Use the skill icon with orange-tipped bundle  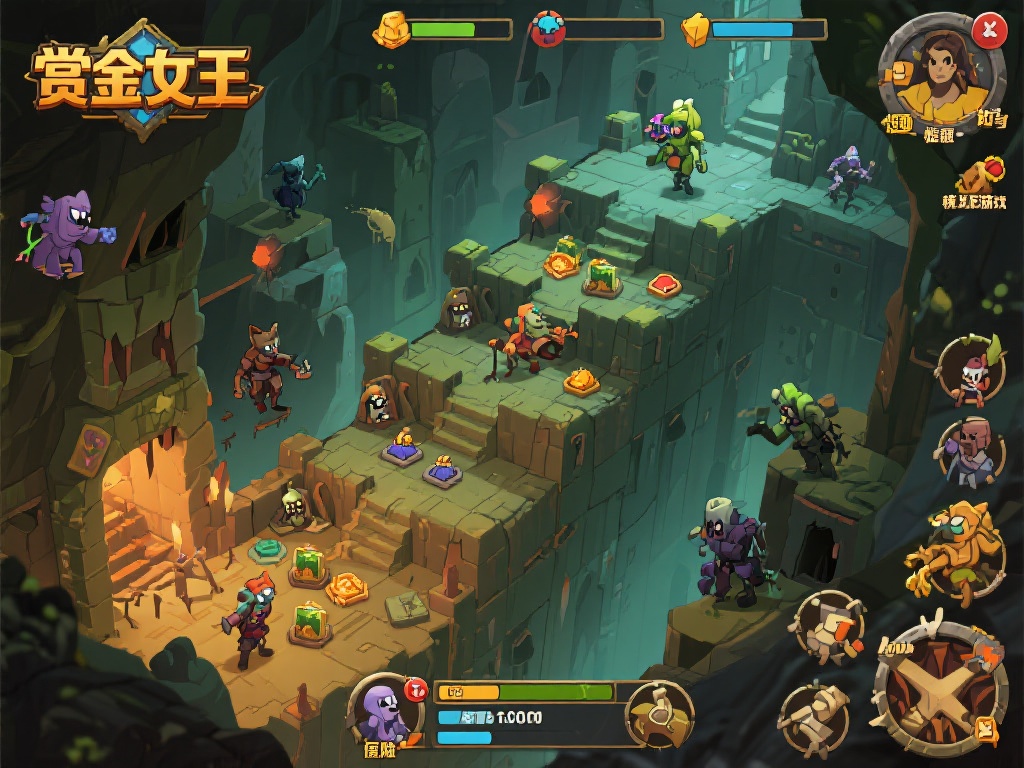[828, 627]
